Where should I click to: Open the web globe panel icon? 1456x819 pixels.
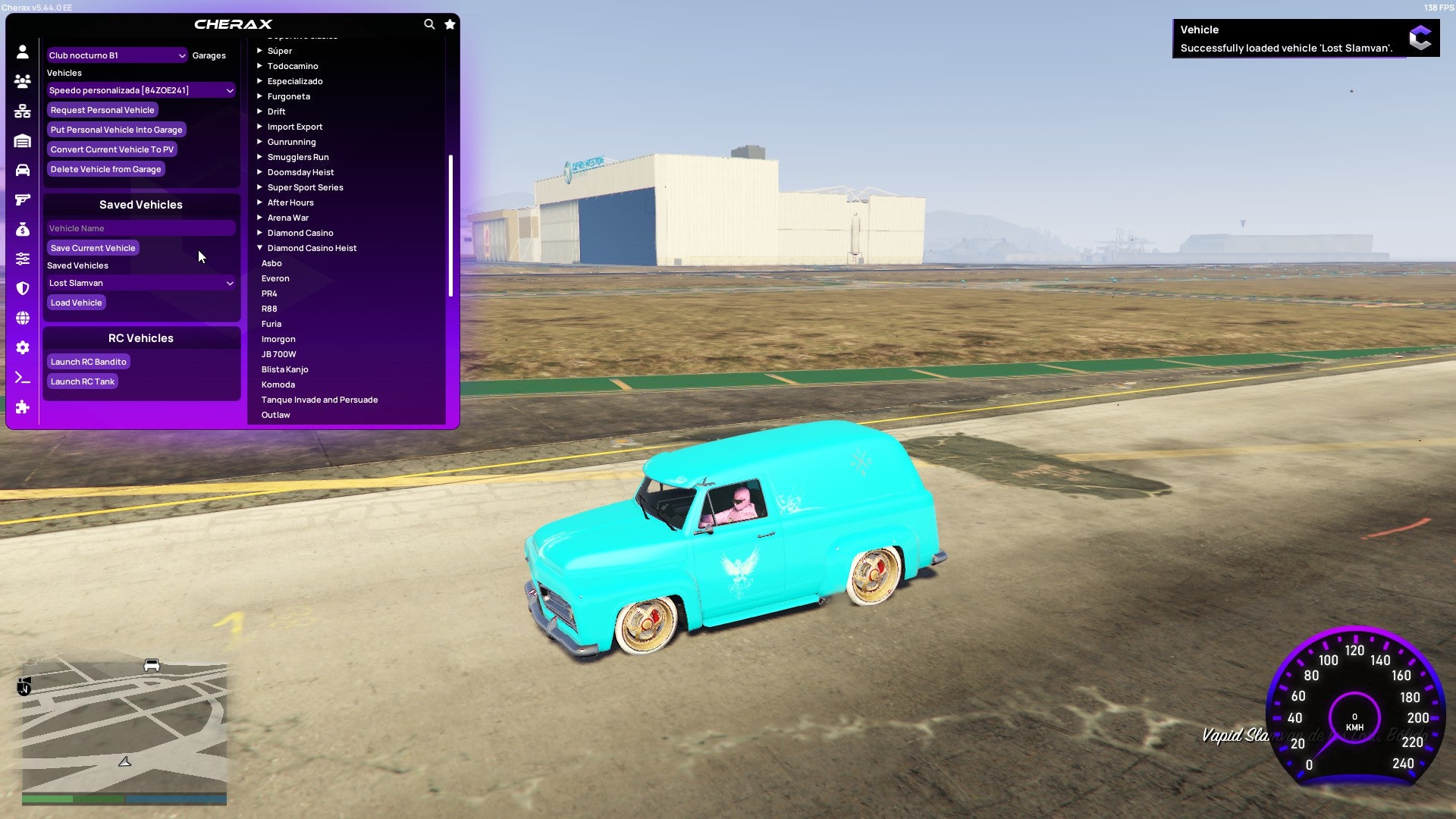23,318
